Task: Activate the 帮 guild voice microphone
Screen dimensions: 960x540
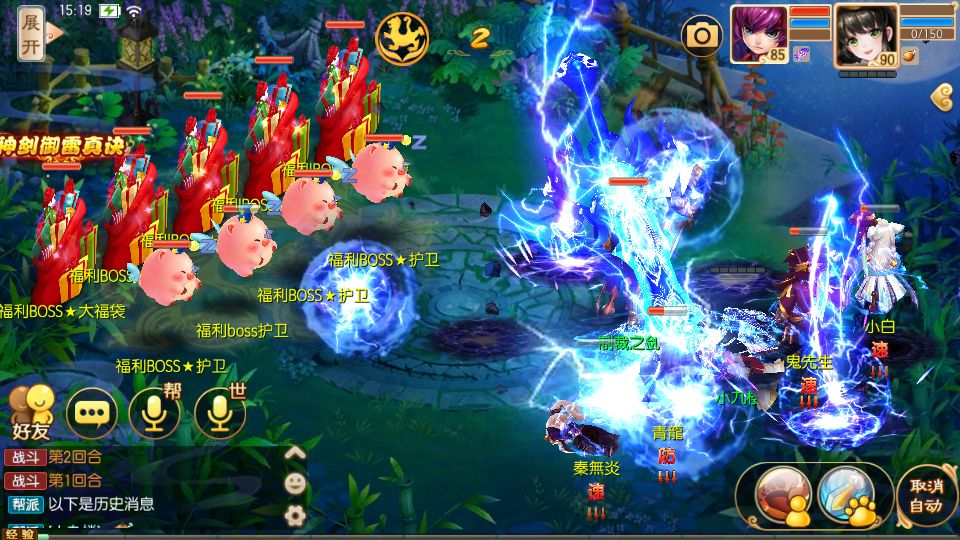Action: [154, 412]
